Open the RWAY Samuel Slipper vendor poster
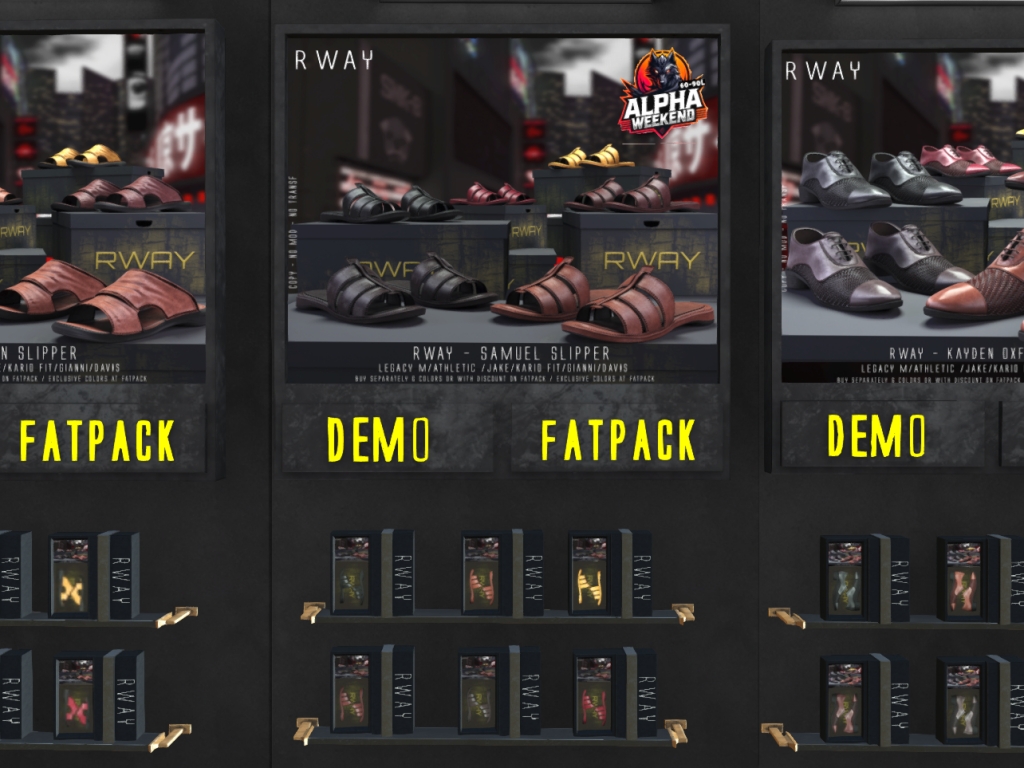Viewport: 1024px width, 768px height. 502,210
